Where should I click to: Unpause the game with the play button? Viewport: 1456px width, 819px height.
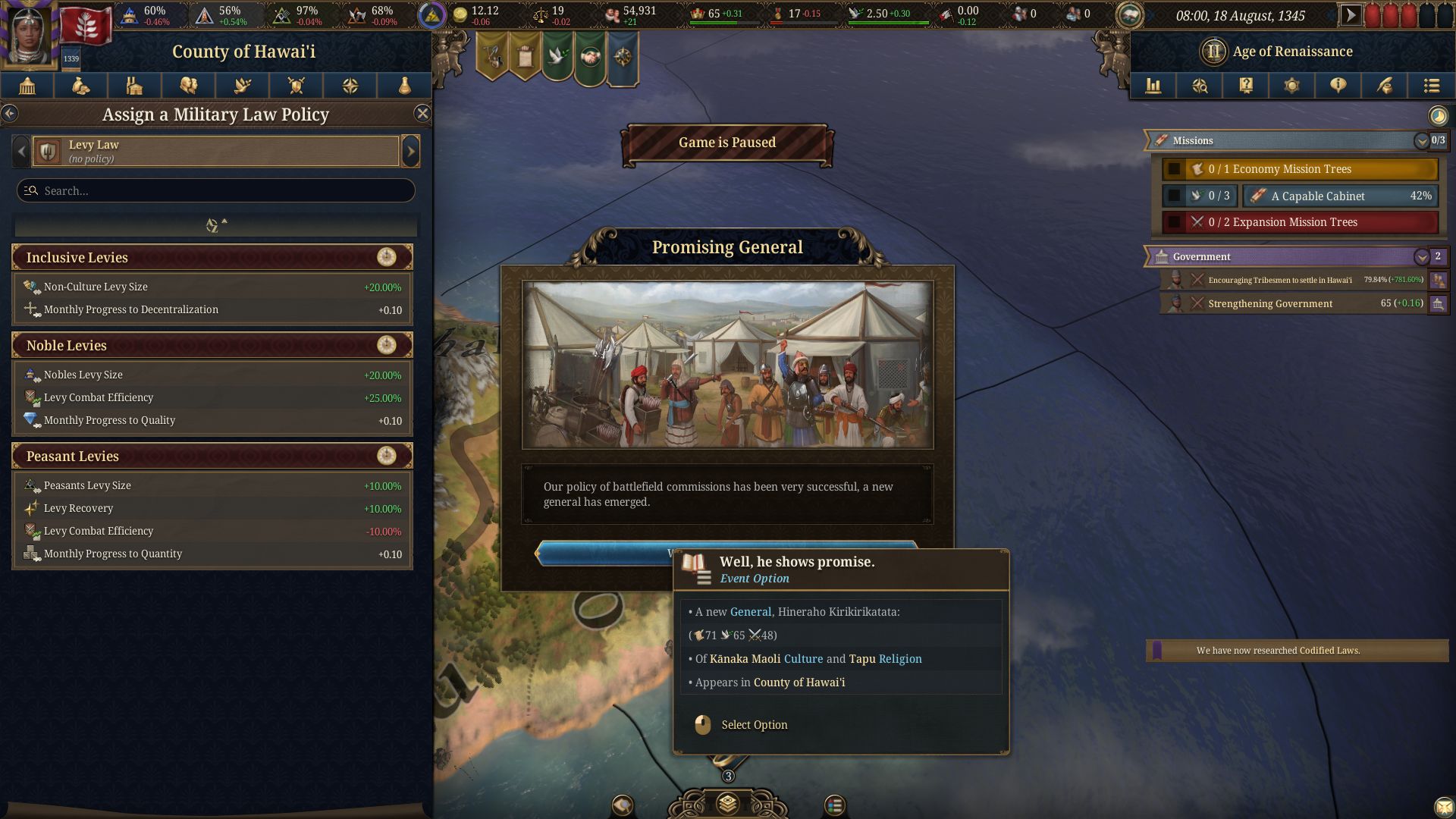point(1350,14)
